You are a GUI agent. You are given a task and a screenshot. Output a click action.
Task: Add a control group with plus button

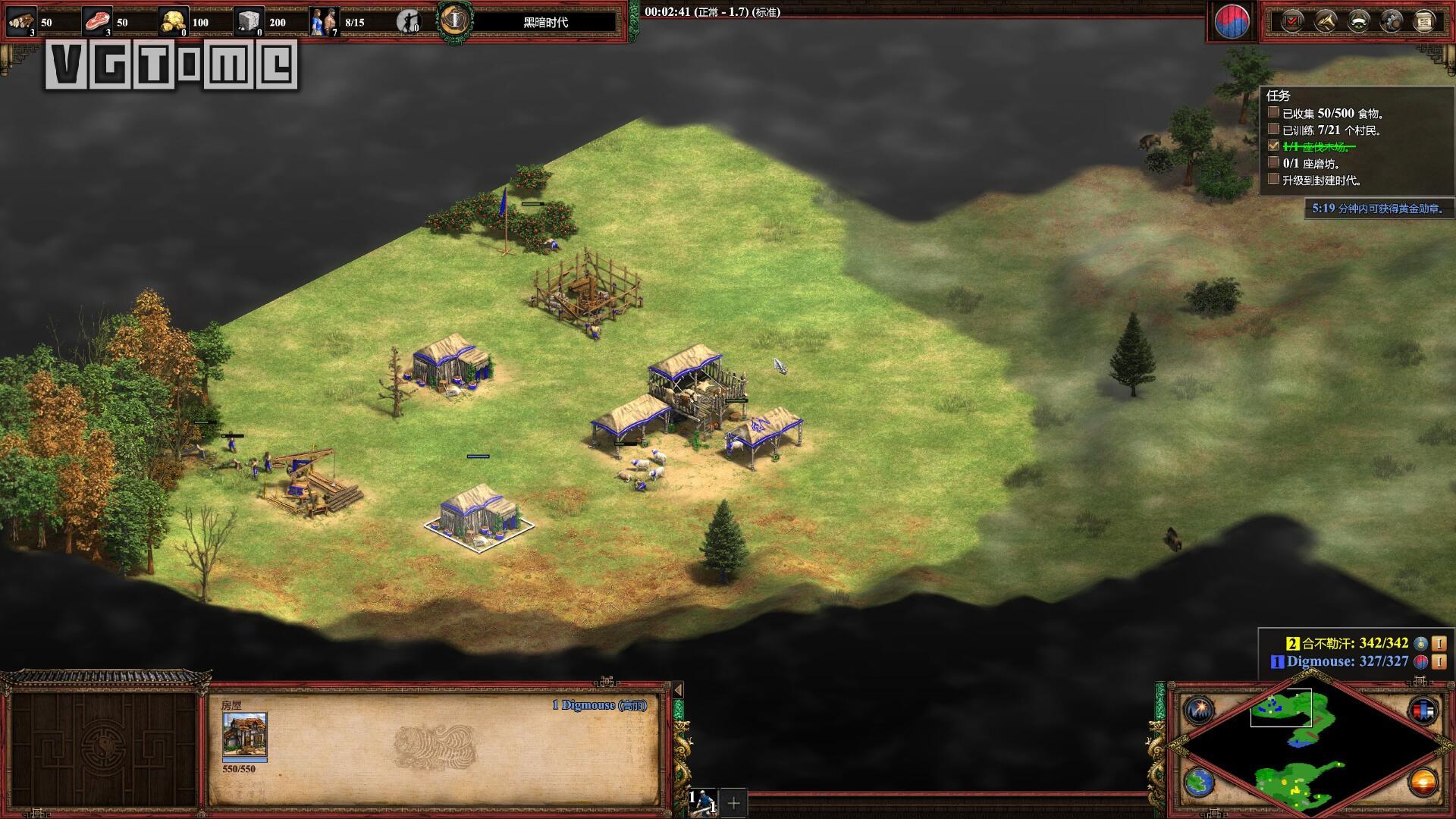(733, 802)
